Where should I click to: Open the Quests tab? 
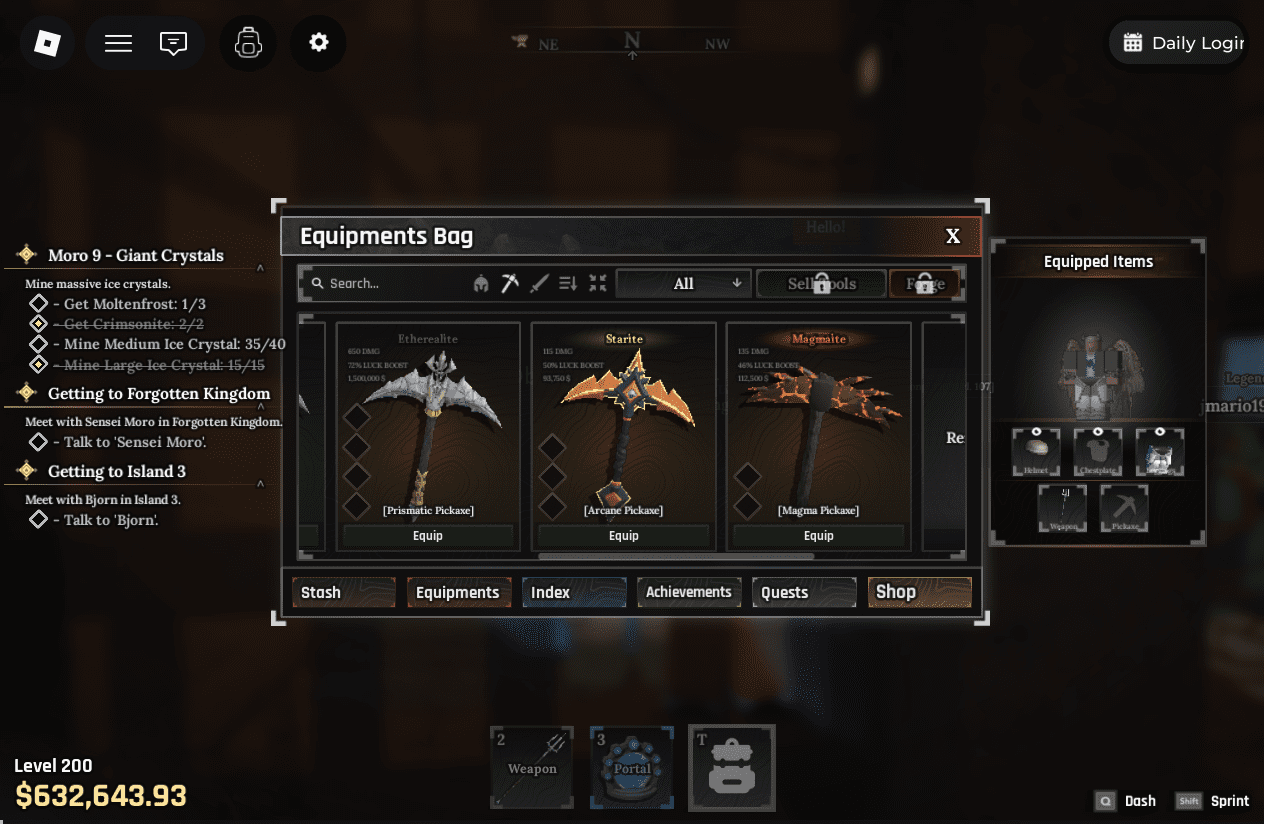click(x=804, y=592)
